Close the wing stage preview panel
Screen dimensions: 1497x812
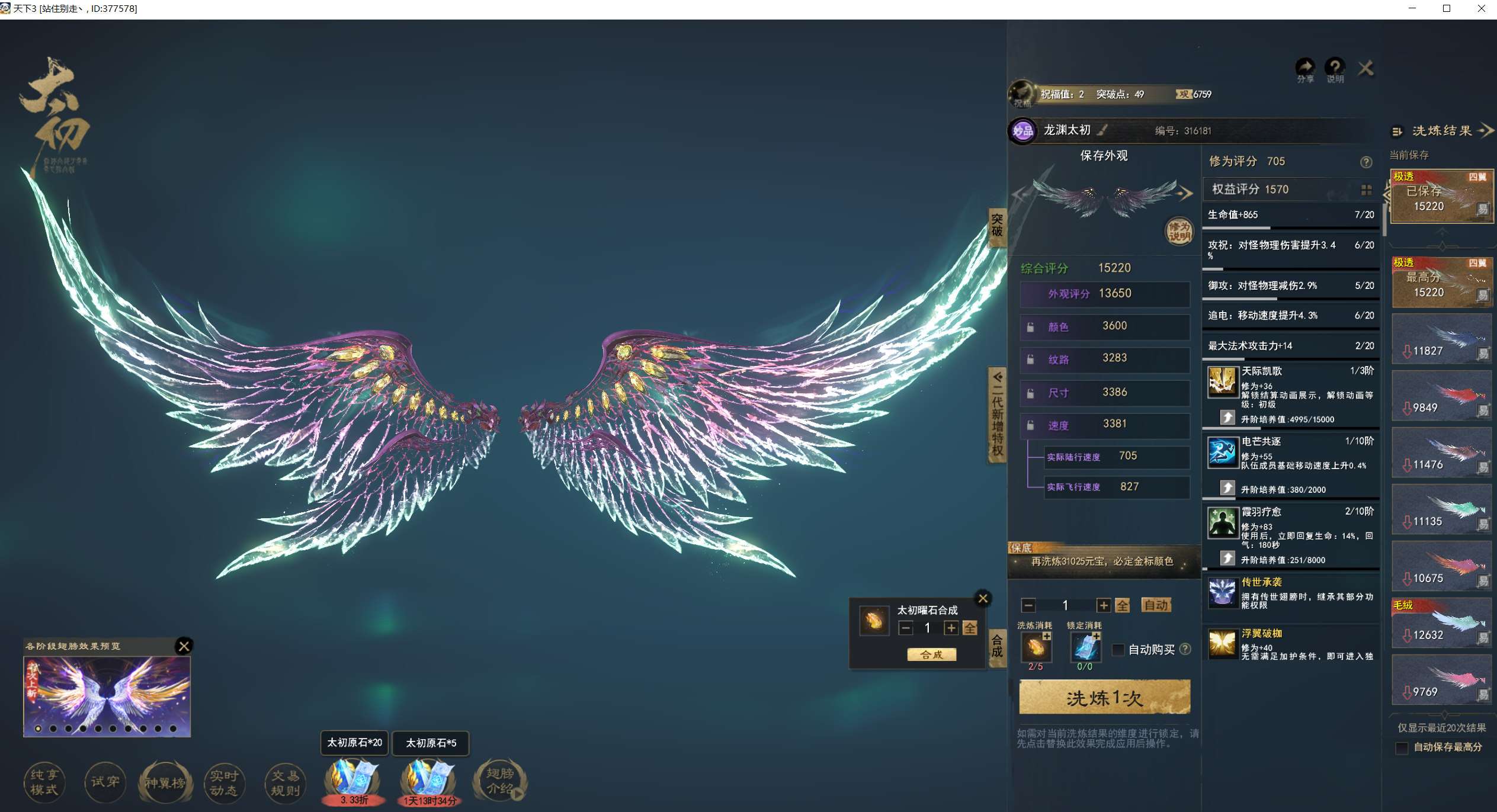[184, 646]
